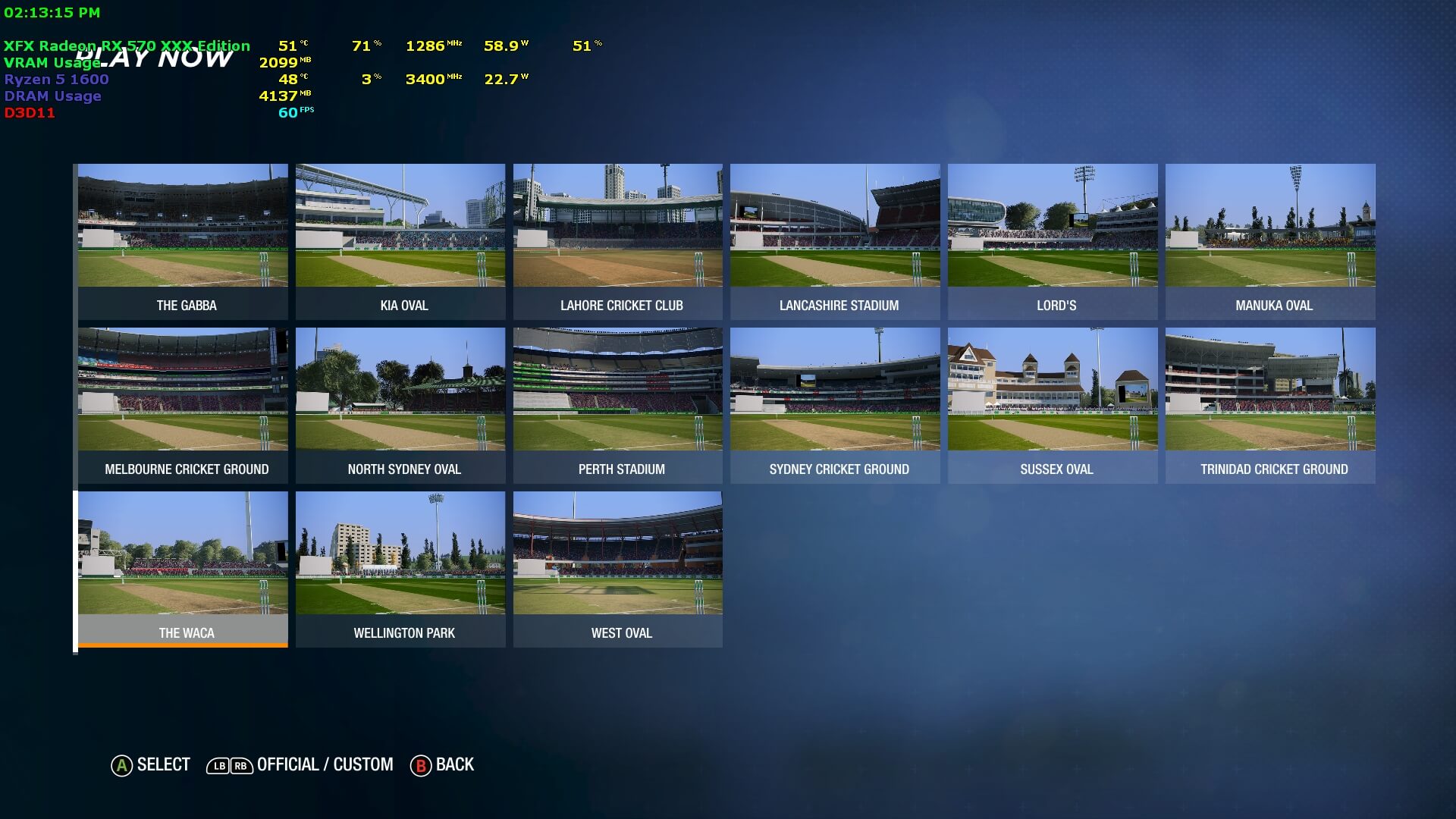
Task: Select The Gabba stadium tile
Action: point(183,241)
